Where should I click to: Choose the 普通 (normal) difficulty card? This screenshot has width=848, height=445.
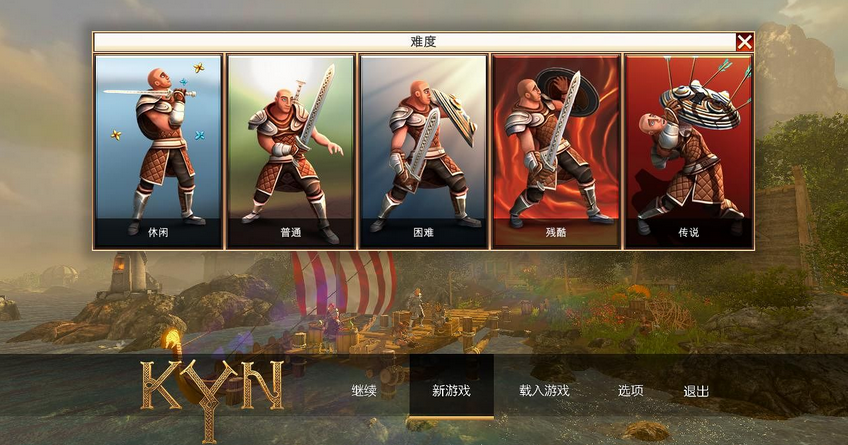click(x=291, y=150)
